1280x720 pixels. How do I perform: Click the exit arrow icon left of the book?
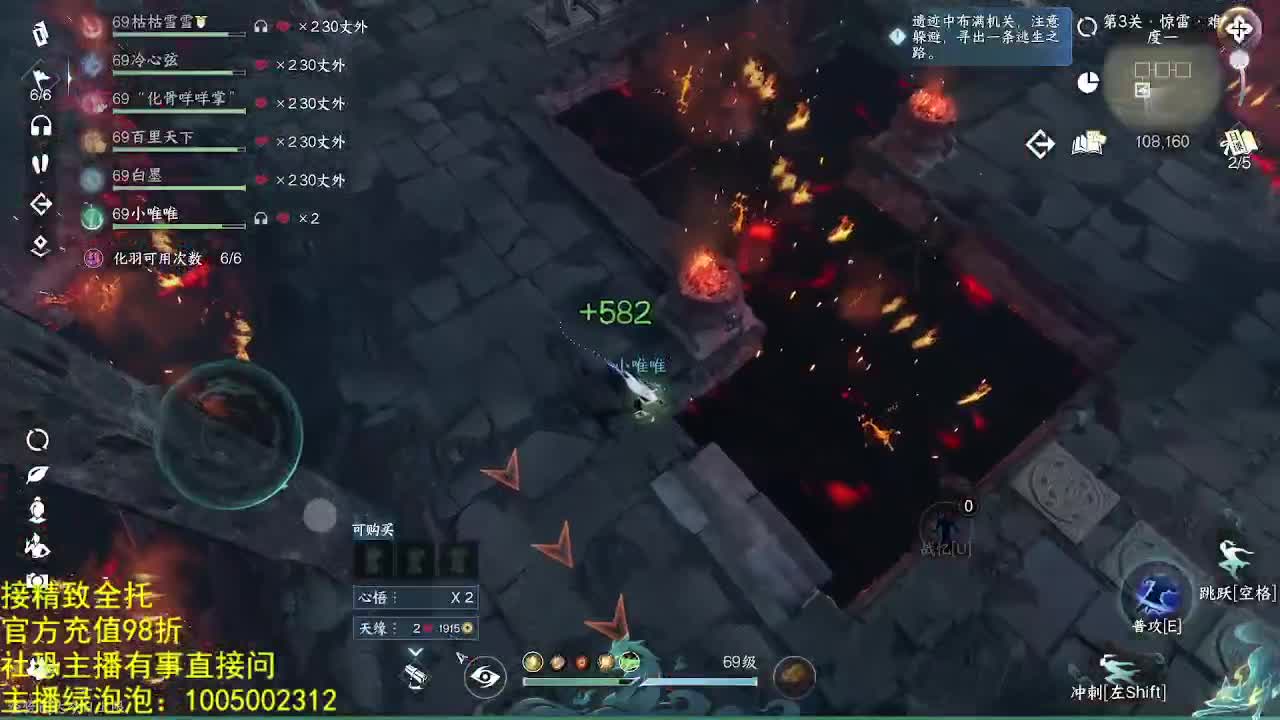[1040, 143]
